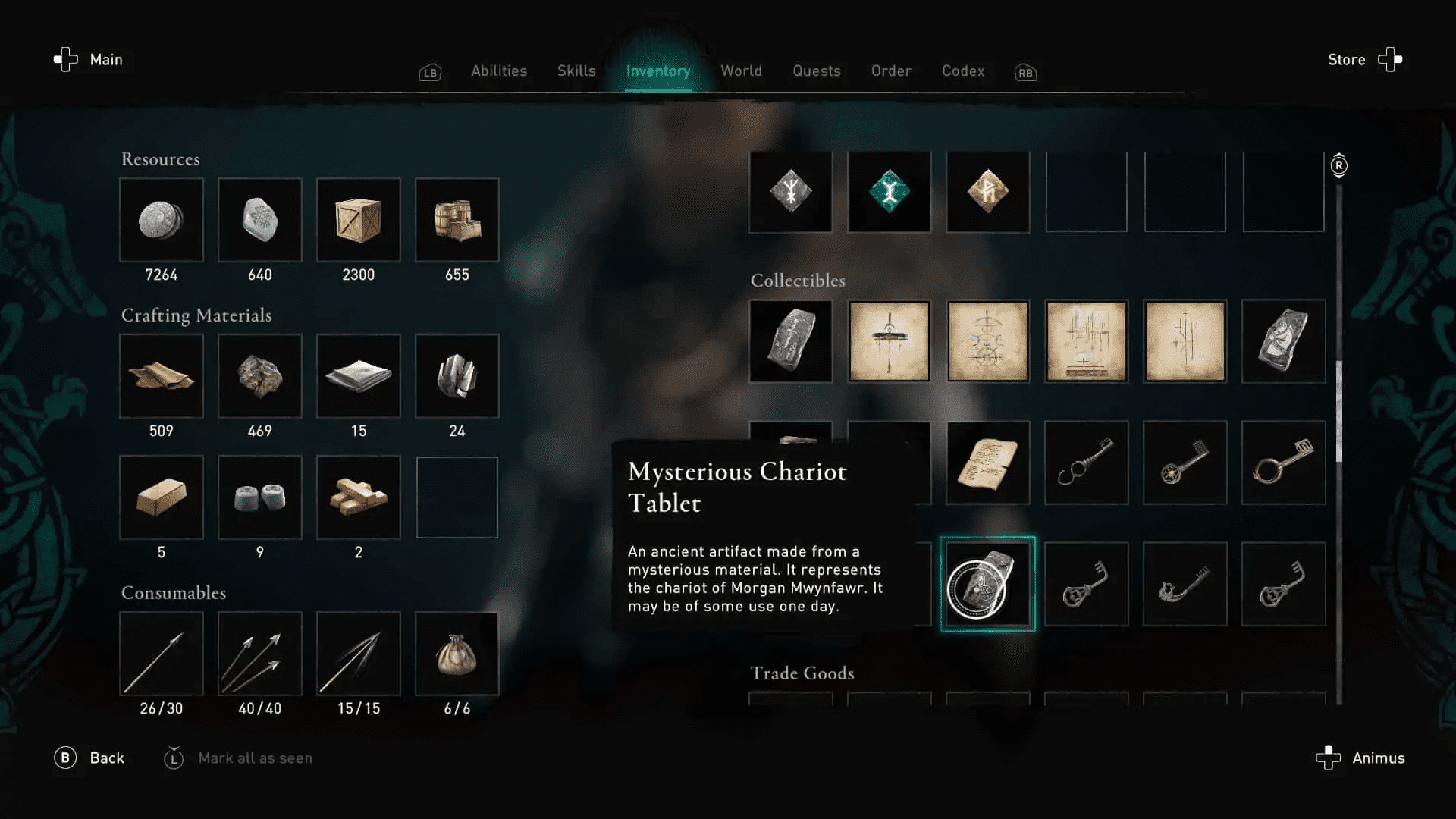Open the Store
The image size is (1456, 819).
click(1346, 59)
